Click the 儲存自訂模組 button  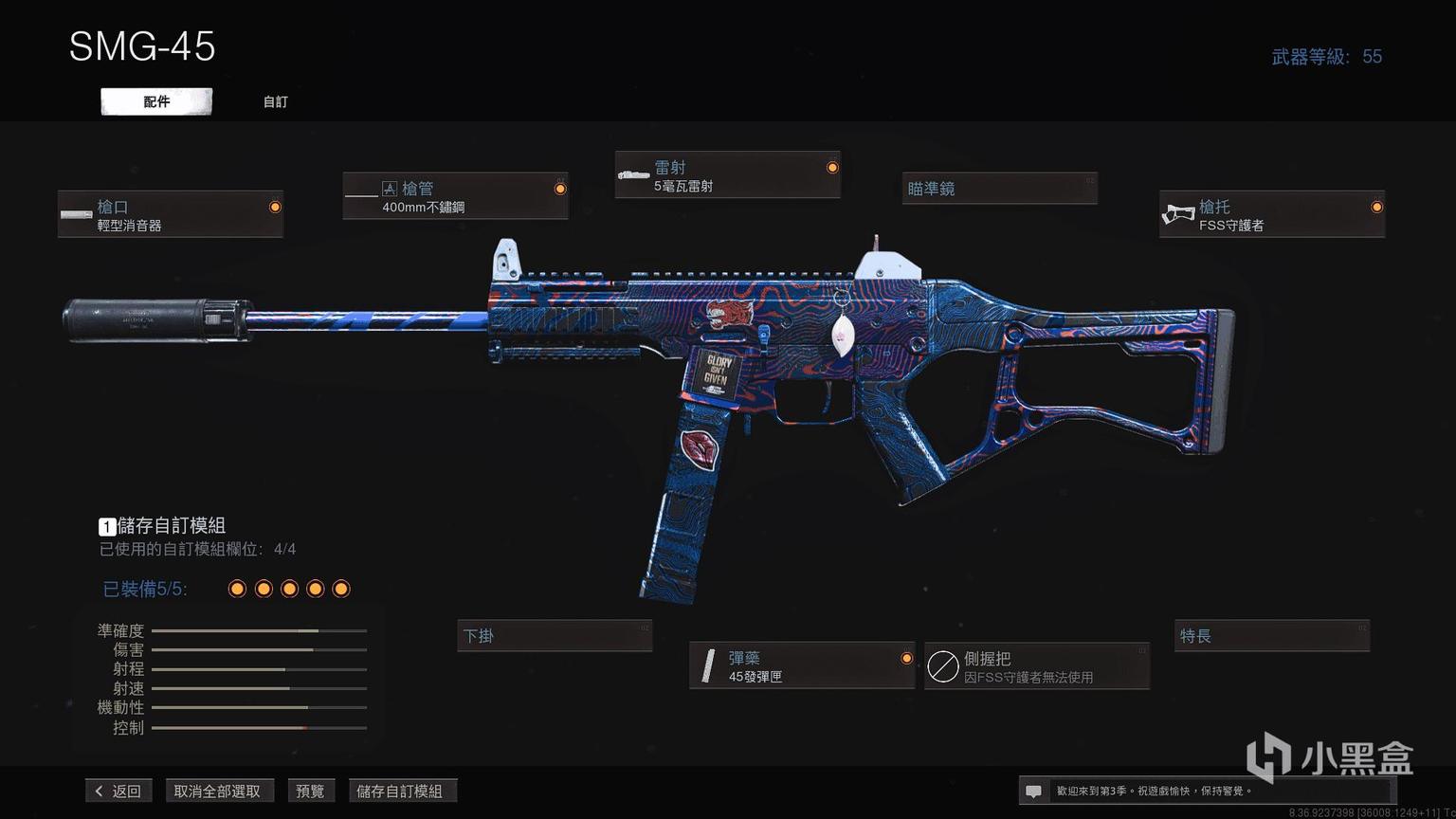pos(400,791)
